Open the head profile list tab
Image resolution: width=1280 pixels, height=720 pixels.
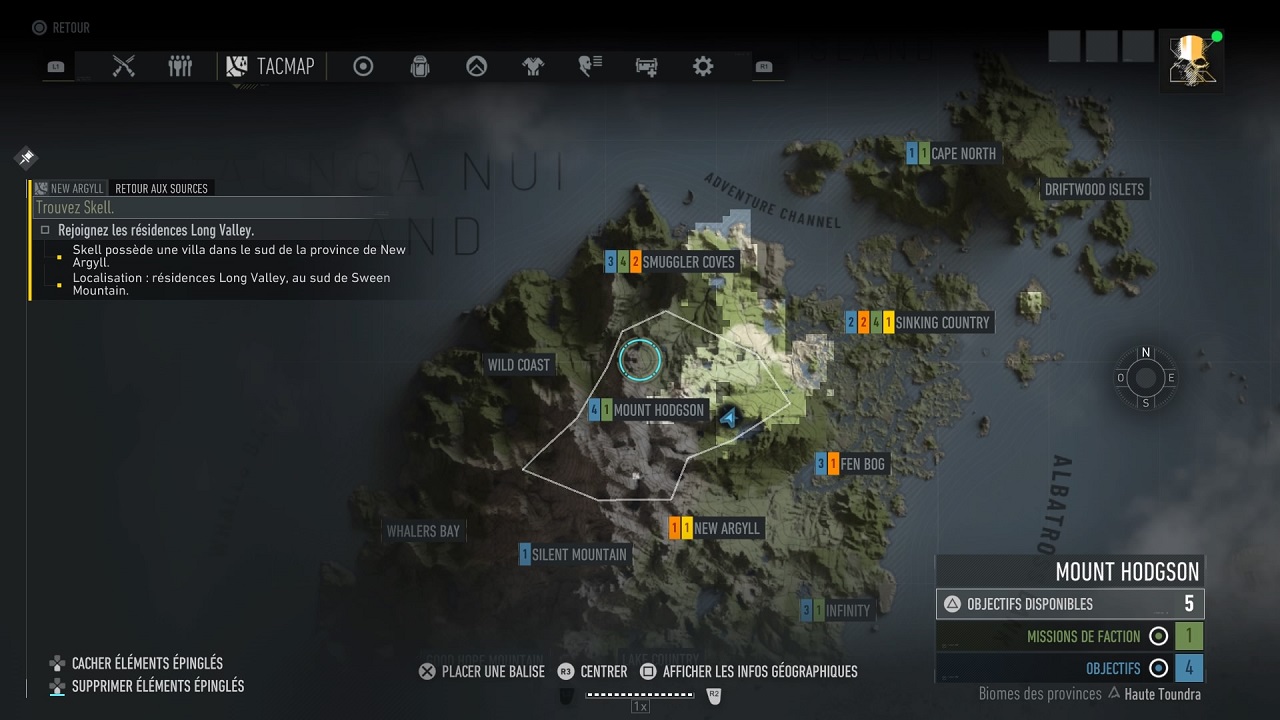pyautogui.click(x=590, y=66)
